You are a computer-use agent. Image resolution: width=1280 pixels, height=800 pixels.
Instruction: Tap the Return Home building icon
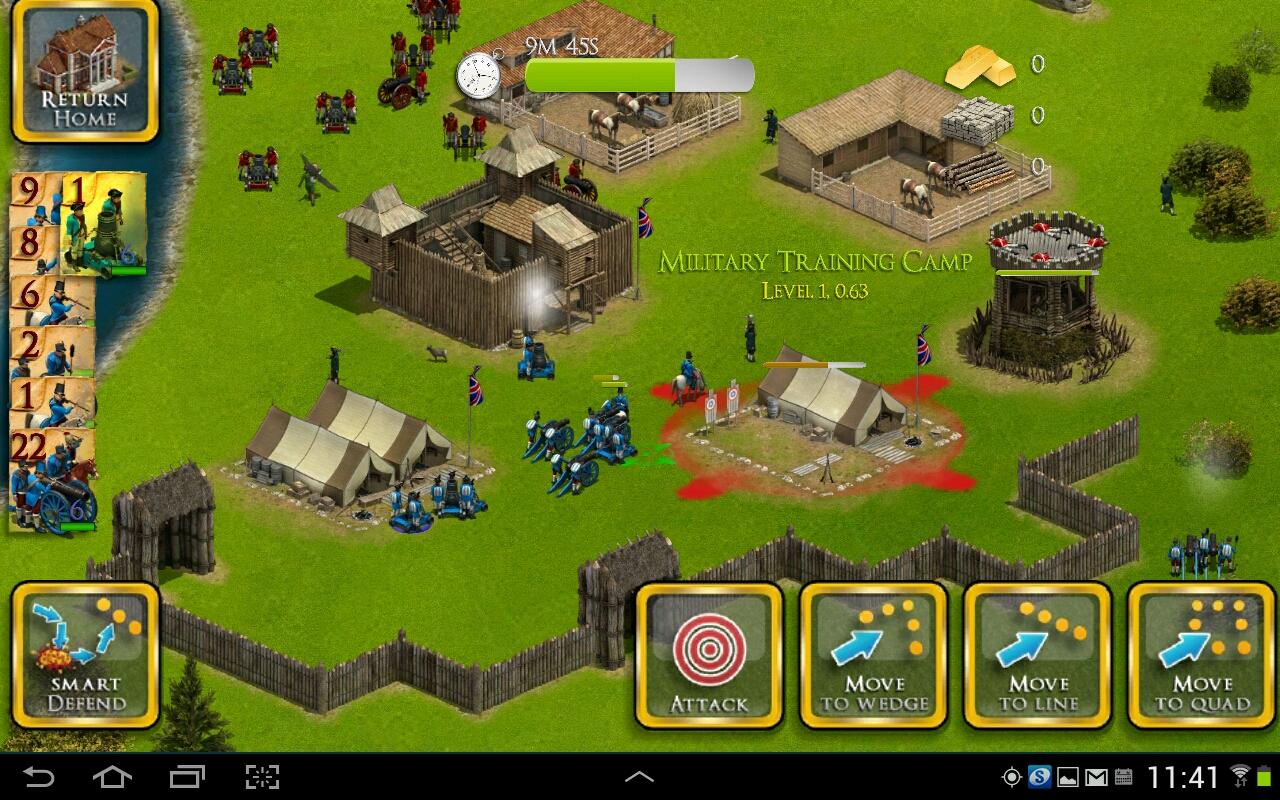(x=85, y=70)
